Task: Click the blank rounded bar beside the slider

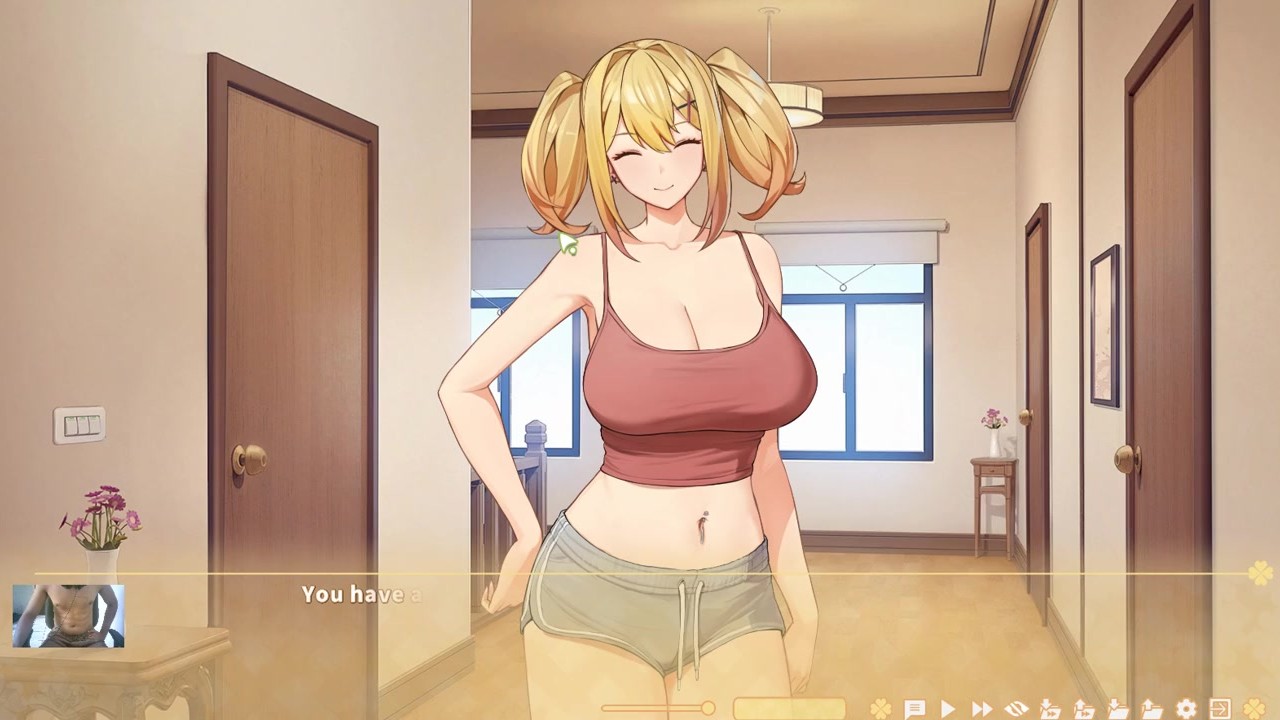Action: click(x=789, y=709)
